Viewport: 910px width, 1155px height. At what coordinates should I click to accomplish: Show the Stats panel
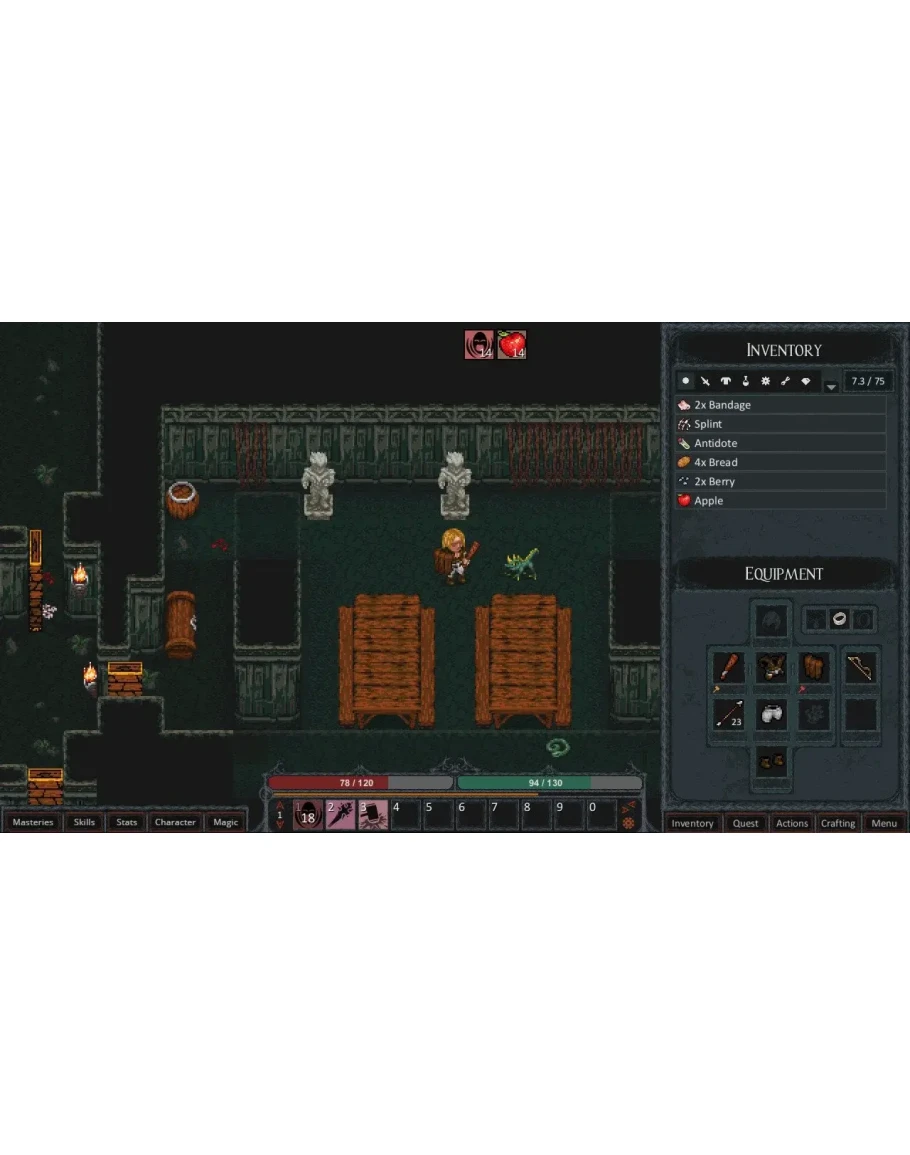pyautogui.click(x=127, y=823)
